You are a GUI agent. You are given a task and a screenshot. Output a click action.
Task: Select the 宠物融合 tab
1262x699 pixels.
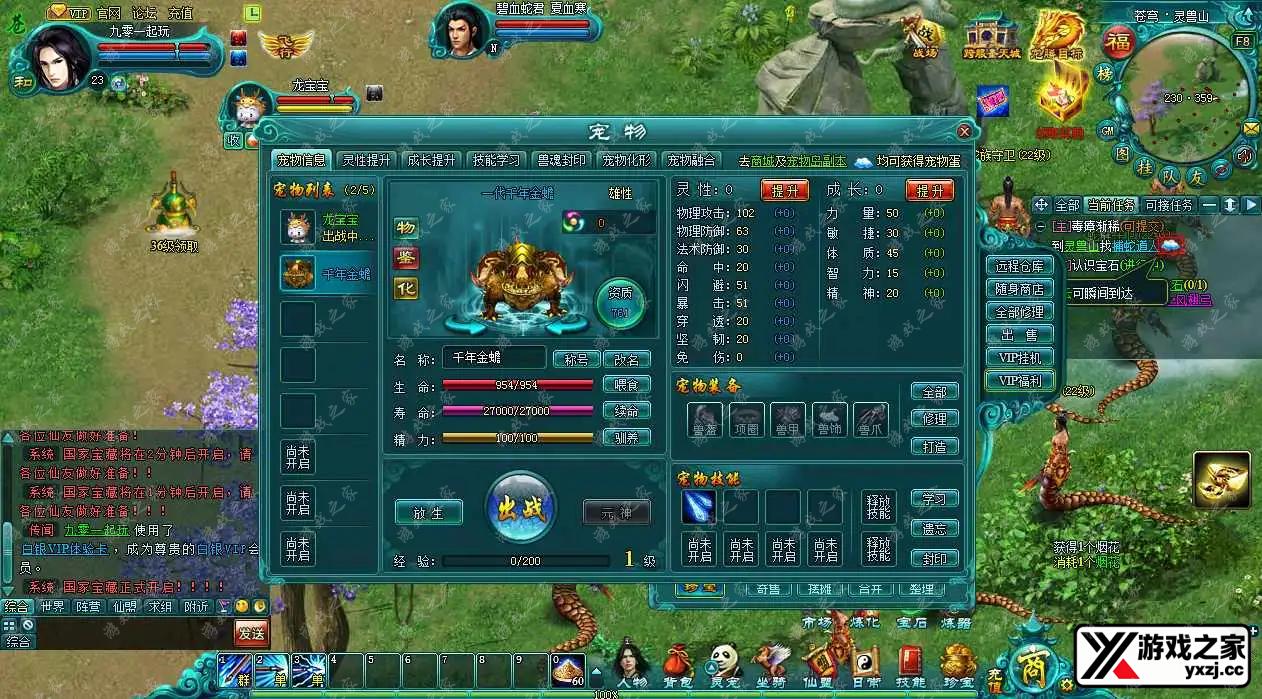pos(692,160)
